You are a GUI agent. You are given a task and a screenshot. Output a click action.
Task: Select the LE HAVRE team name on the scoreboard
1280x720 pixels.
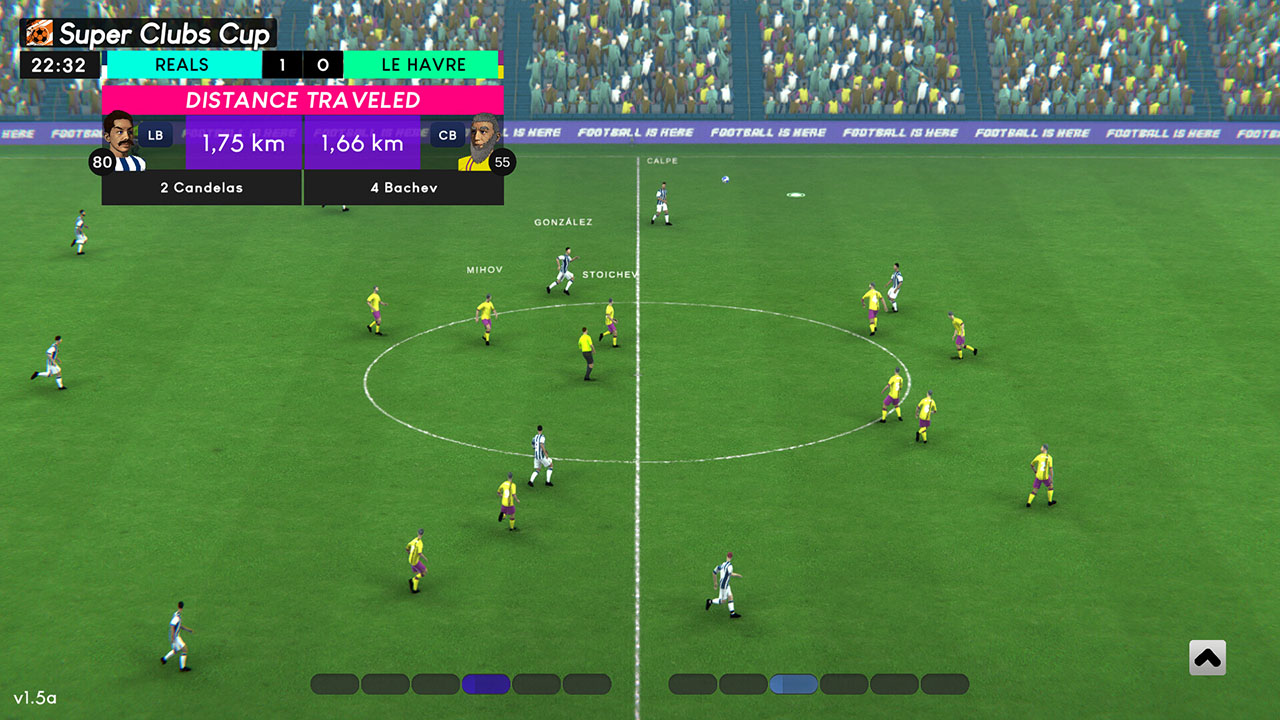[423, 64]
